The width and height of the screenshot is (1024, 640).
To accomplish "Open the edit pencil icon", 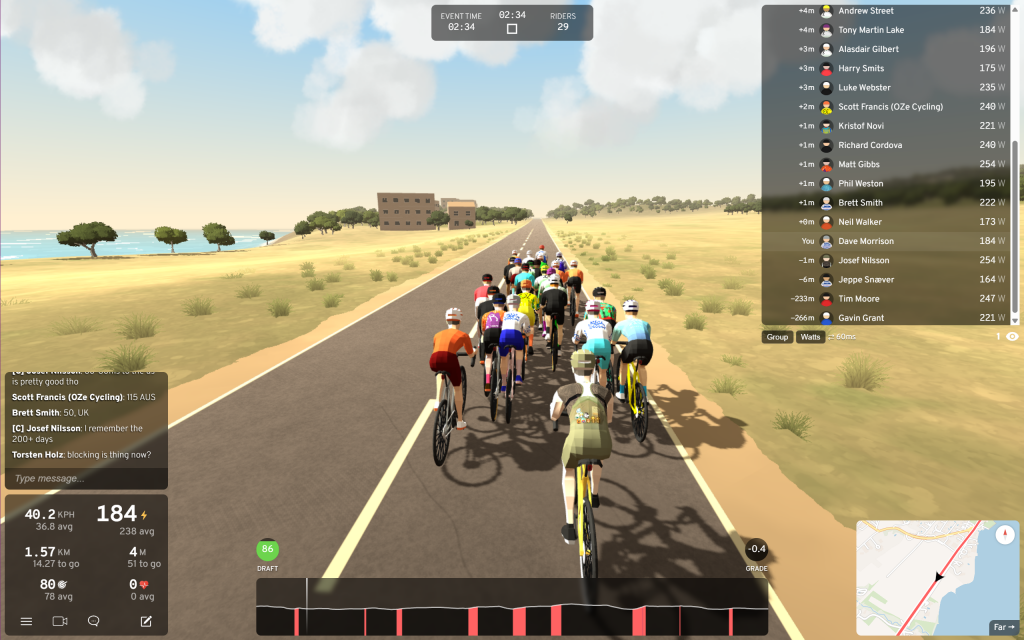I will pyautogui.click(x=146, y=621).
